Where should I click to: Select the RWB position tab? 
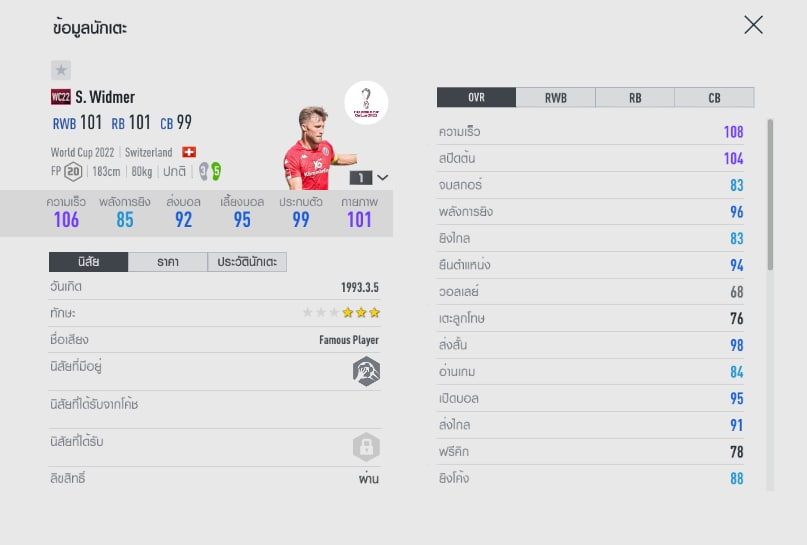click(555, 98)
